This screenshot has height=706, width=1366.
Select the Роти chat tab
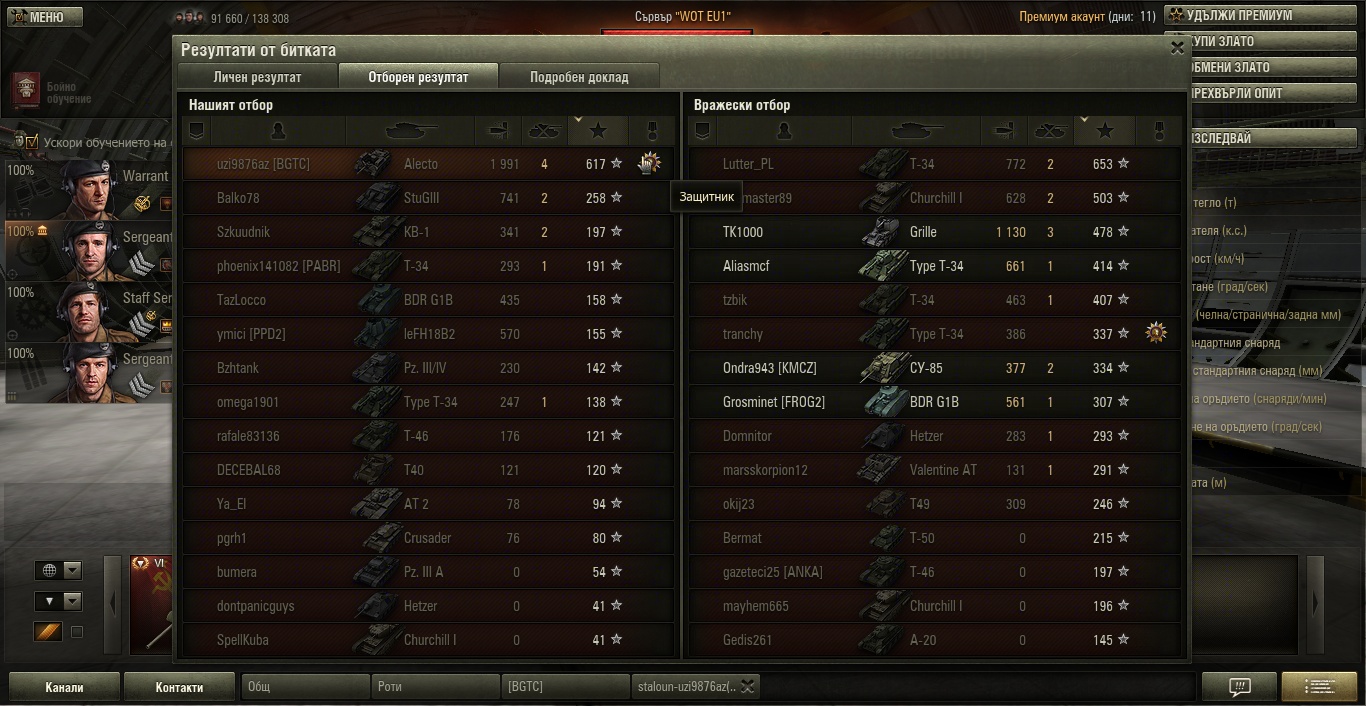point(435,687)
